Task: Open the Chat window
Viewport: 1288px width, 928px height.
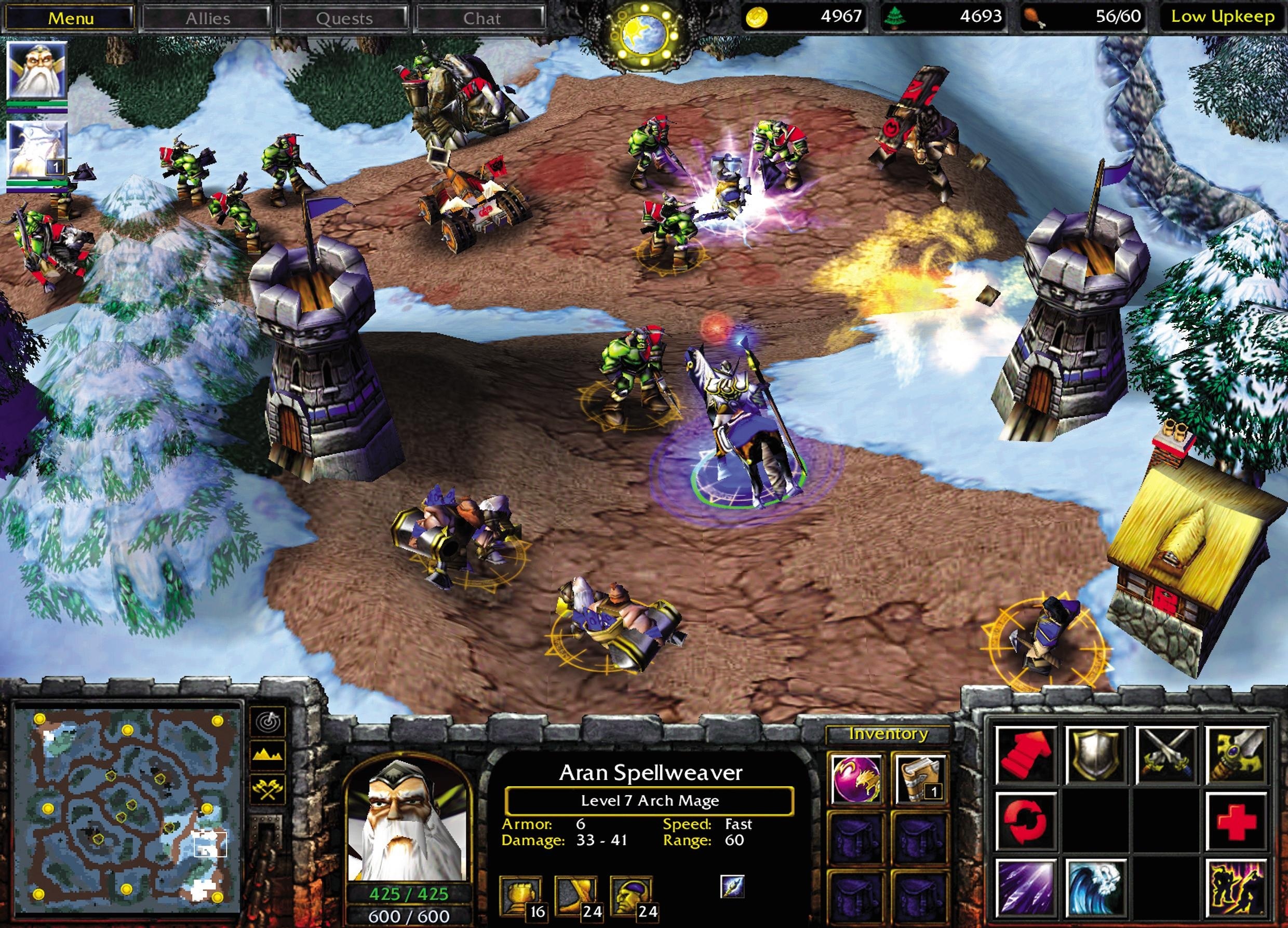Action: point(480,17)
